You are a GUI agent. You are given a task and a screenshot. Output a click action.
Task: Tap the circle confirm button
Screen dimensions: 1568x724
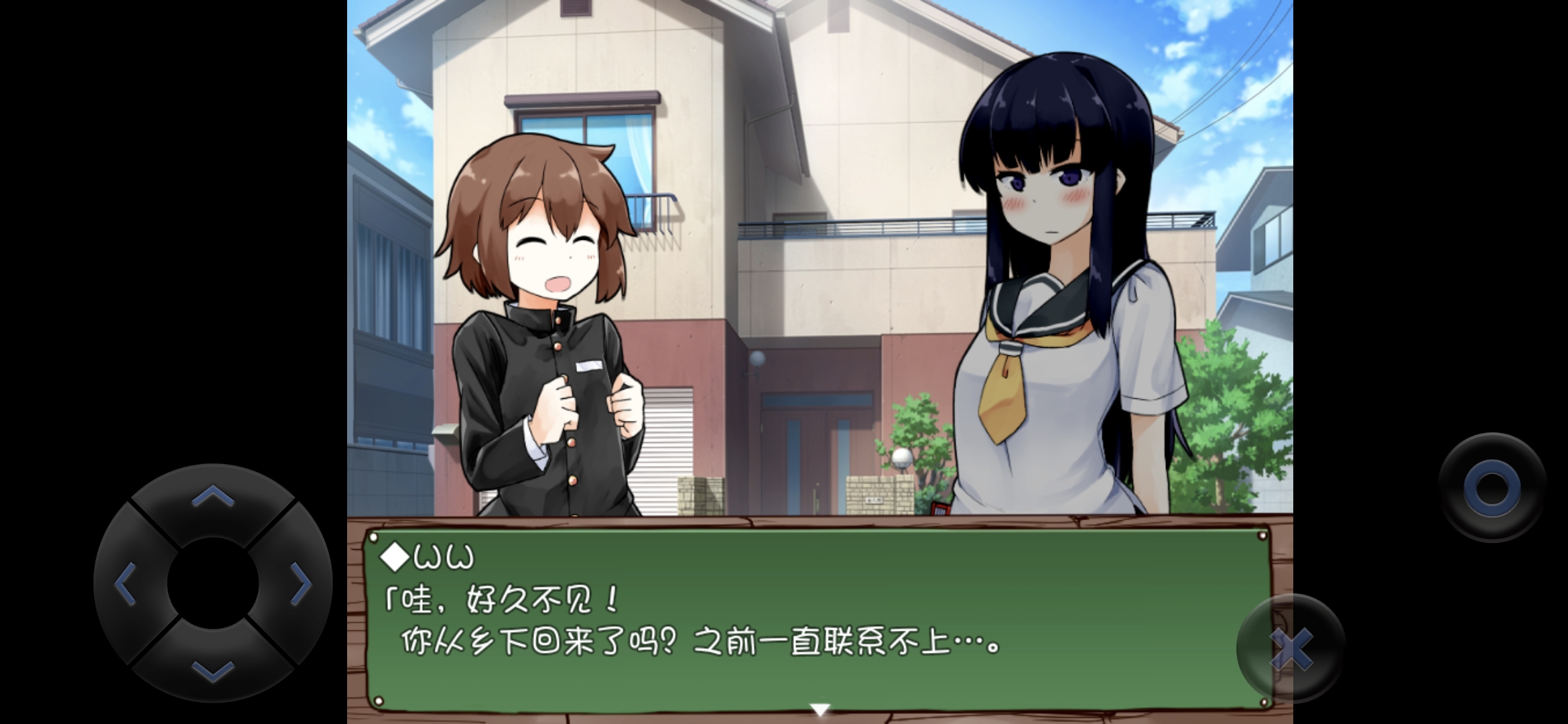pos(1492,487)
